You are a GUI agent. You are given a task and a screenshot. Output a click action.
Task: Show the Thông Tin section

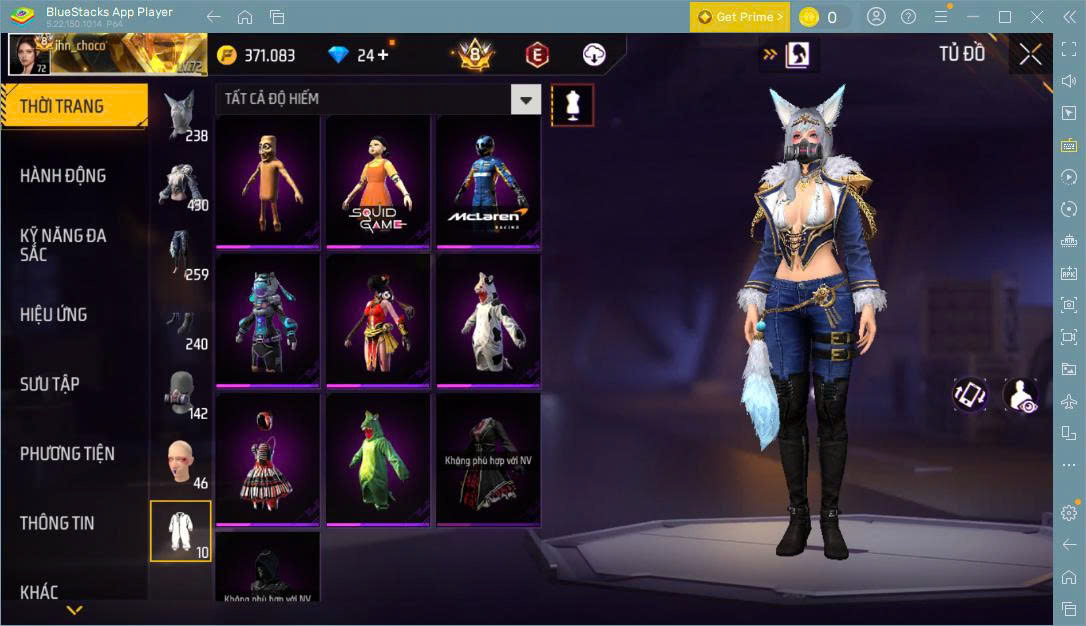[58, 523]
